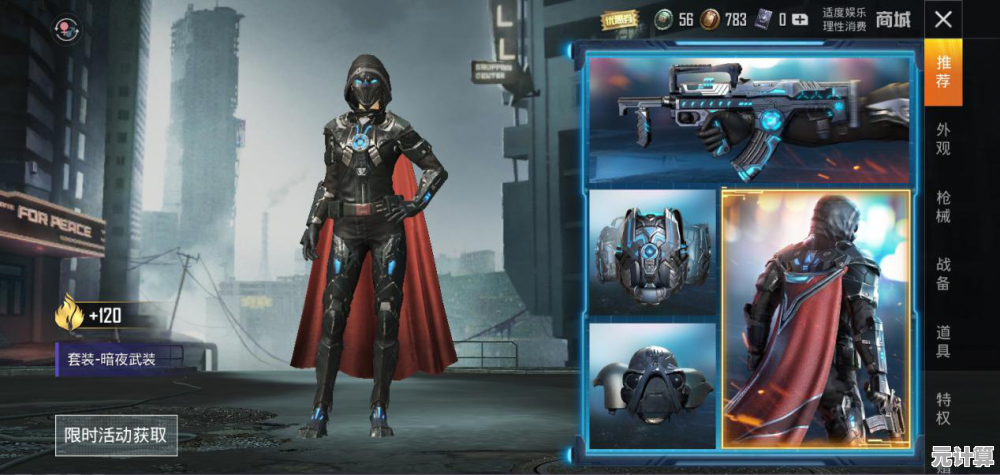1000x475 pixels.
Task: Select the blue-glow rifle skin thumbnail
Action: (750, 120)
